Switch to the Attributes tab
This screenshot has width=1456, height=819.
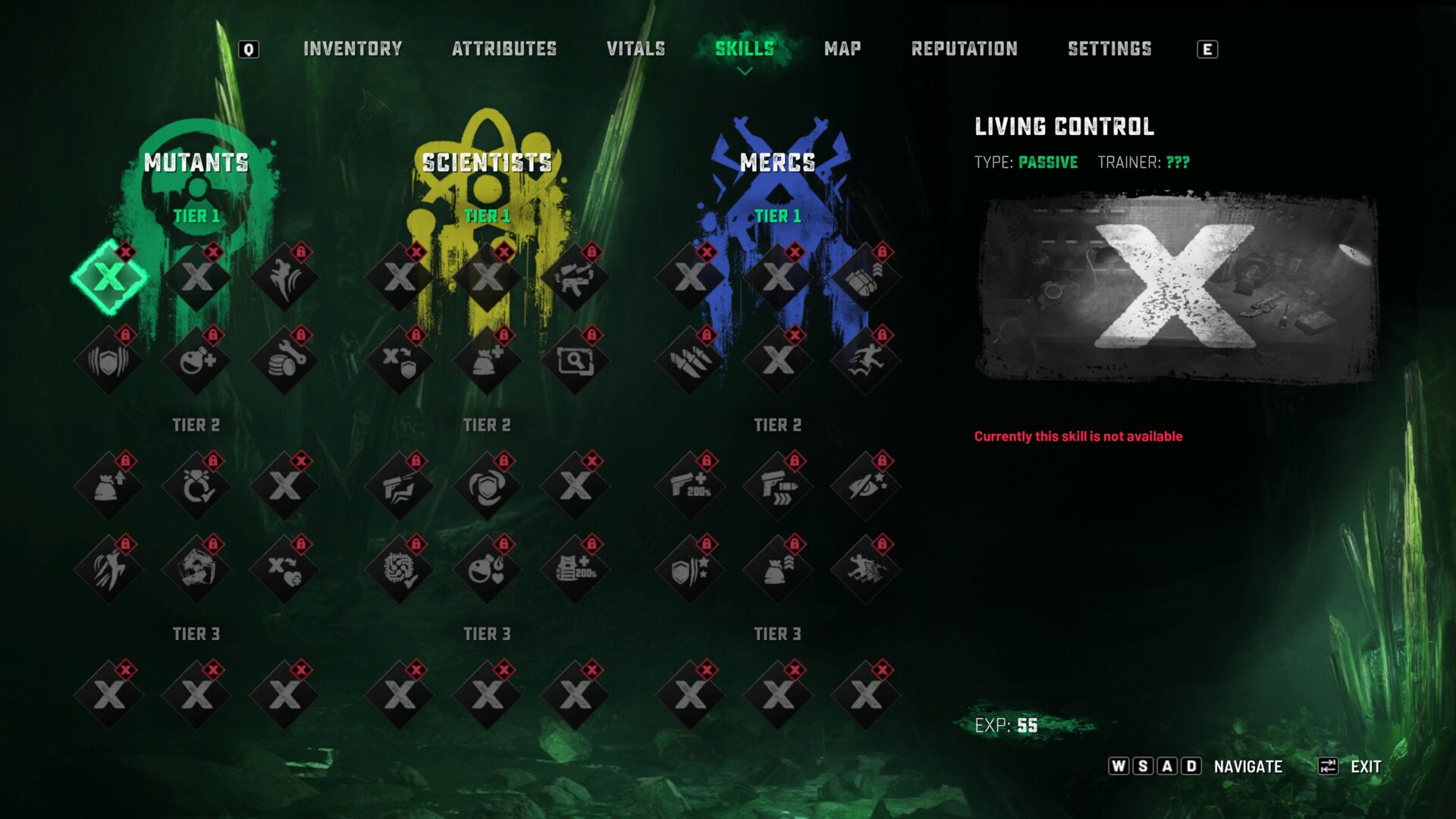pyautogui.click(x=504, y=49)
